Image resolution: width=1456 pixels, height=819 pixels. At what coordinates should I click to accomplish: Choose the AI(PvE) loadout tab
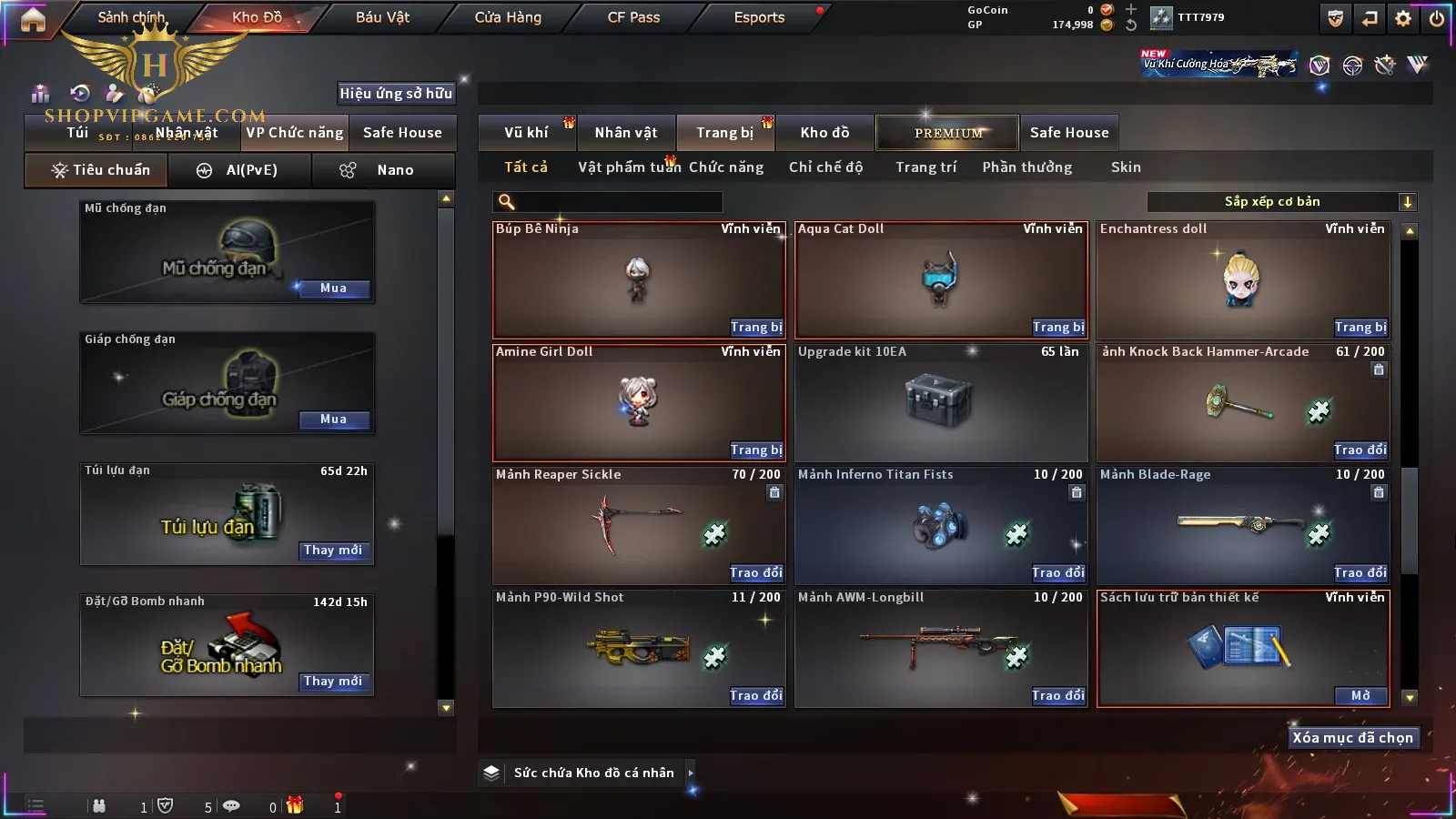click(240, 170)
